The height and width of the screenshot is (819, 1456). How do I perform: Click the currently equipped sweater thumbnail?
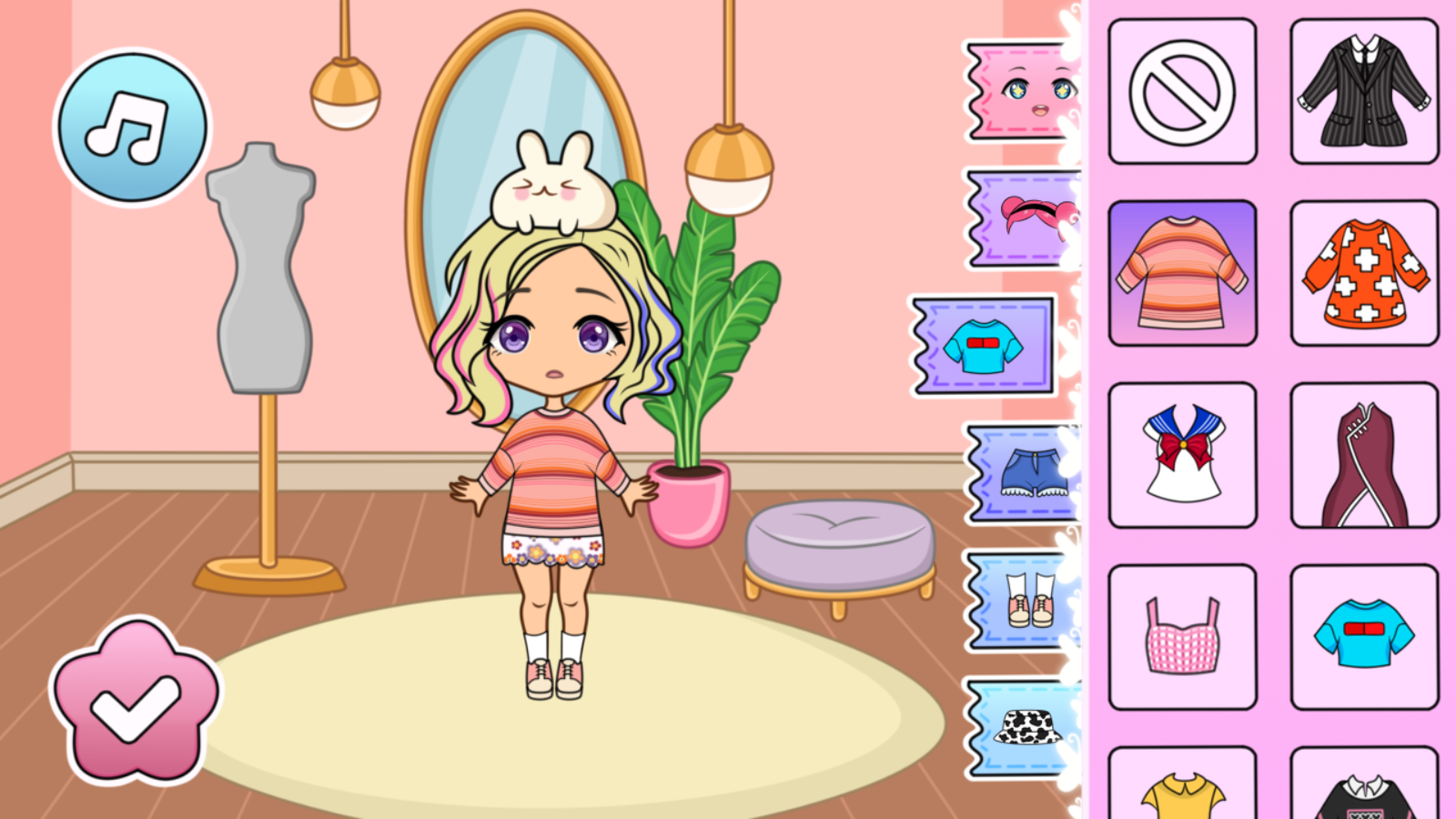[x=1181, y=273]
